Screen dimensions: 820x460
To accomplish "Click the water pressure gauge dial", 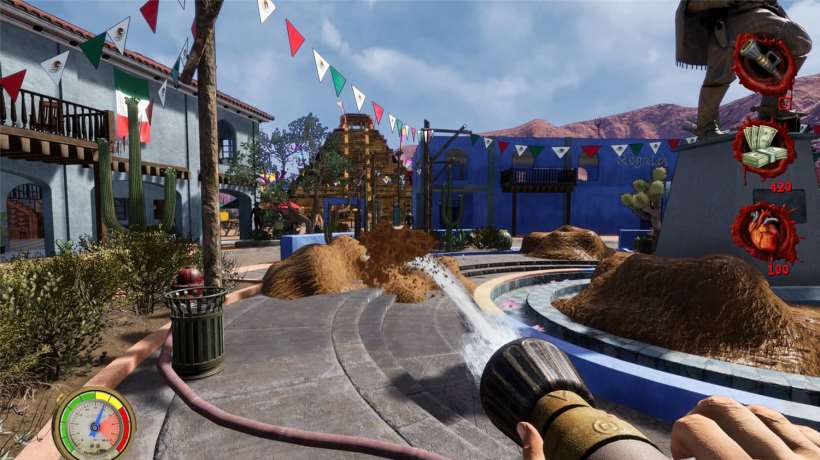I will point(94,423).
